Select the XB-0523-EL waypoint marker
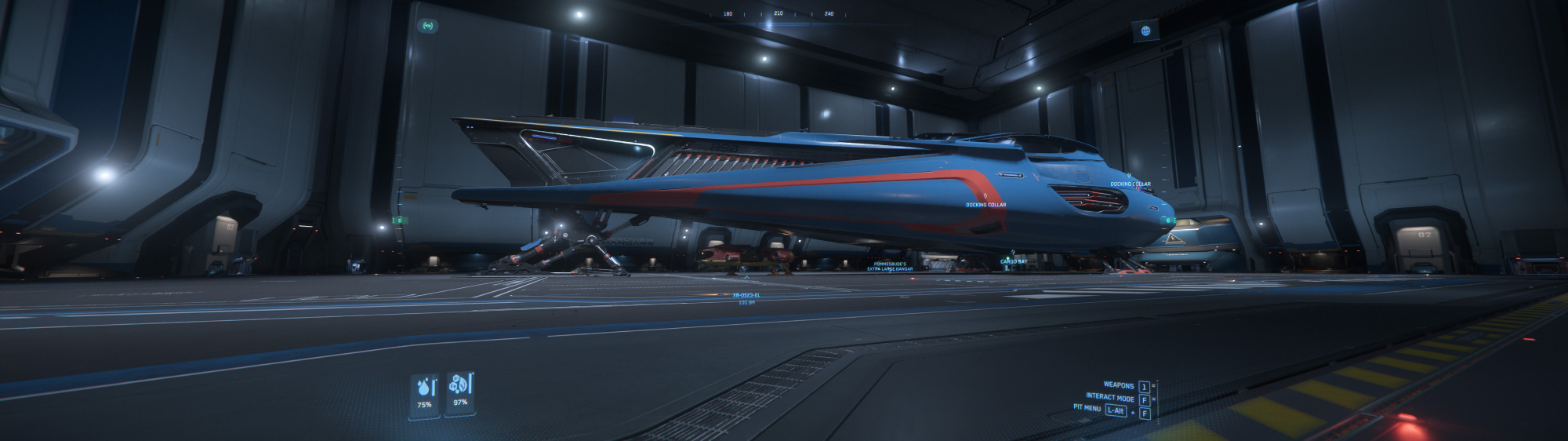The image size is (1568, 441). (x=746, y=295)
